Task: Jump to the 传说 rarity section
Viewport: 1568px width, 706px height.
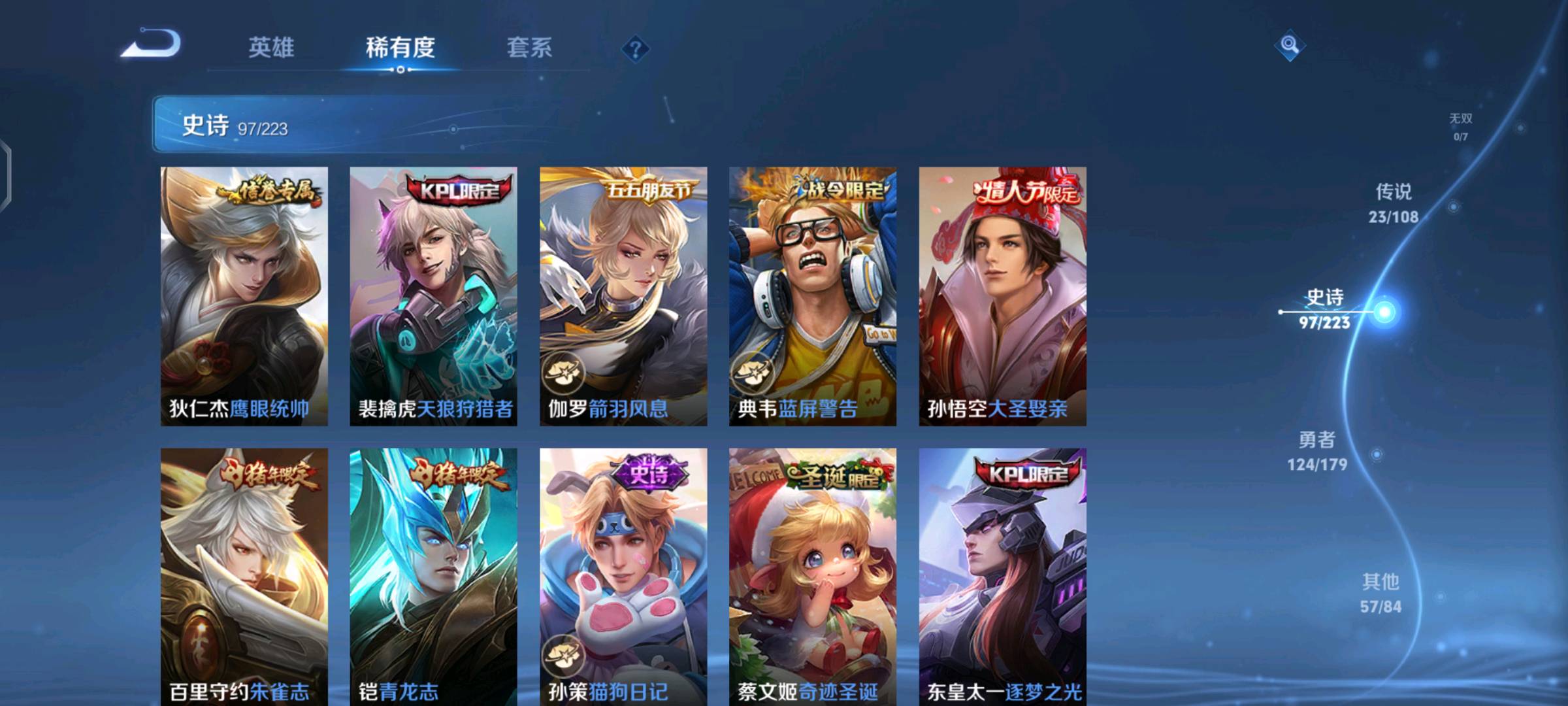Action: click(x=1394, y=203)
